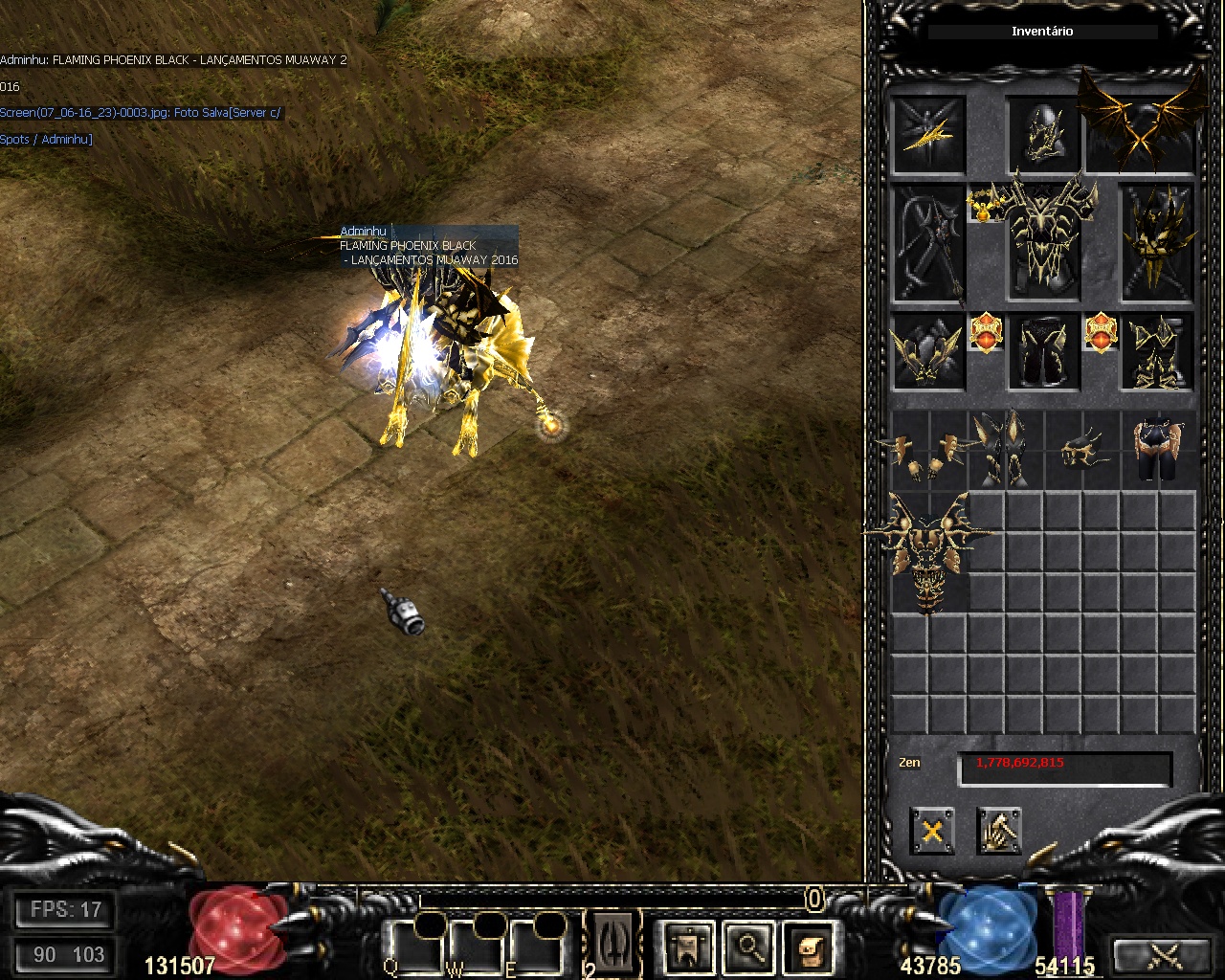Select the golden pet item slot
This screenshot has width=1225, height=980.
click(927, 133)
